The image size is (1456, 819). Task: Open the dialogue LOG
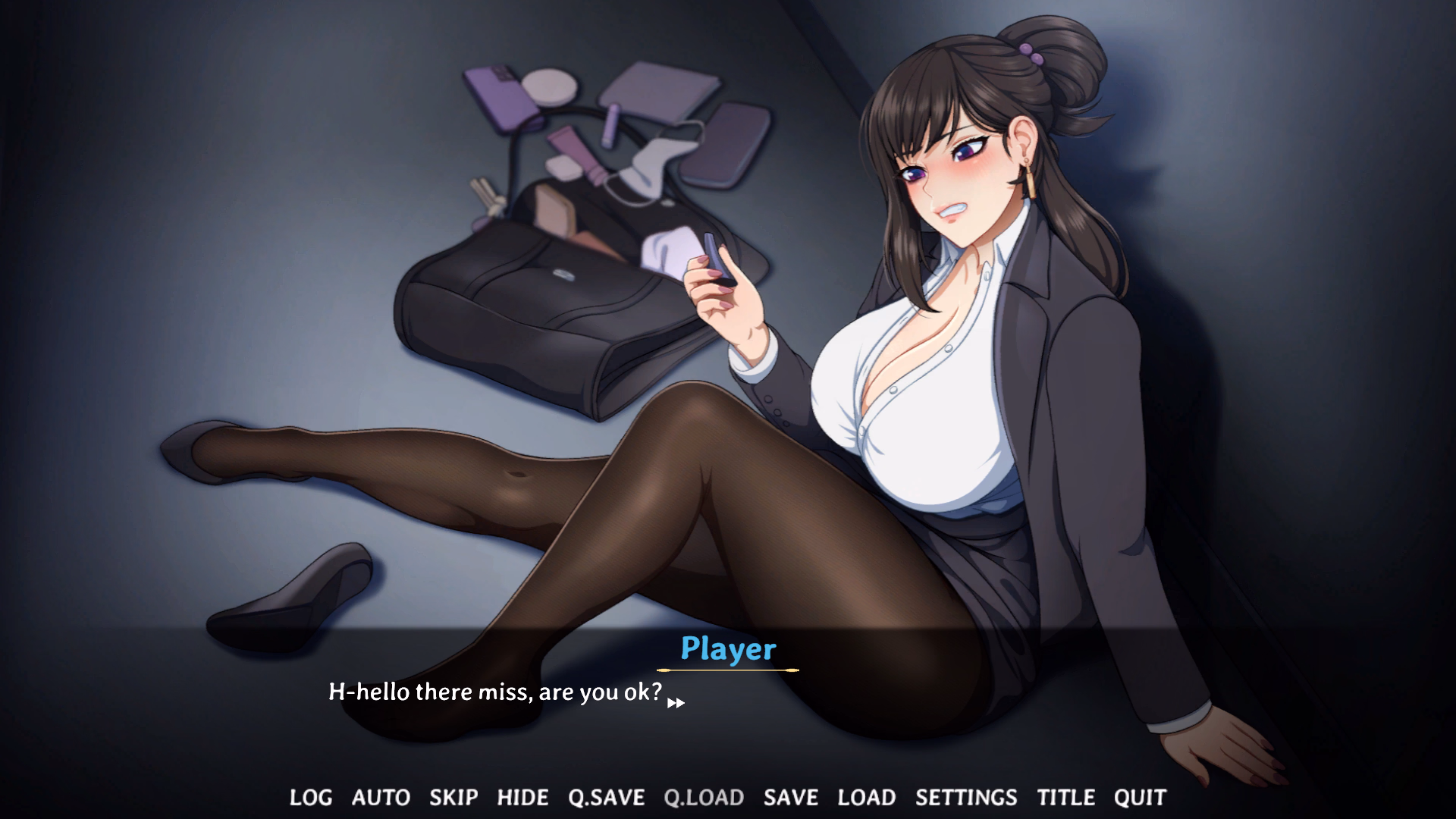pyautogui.click(x=309, y=797)
